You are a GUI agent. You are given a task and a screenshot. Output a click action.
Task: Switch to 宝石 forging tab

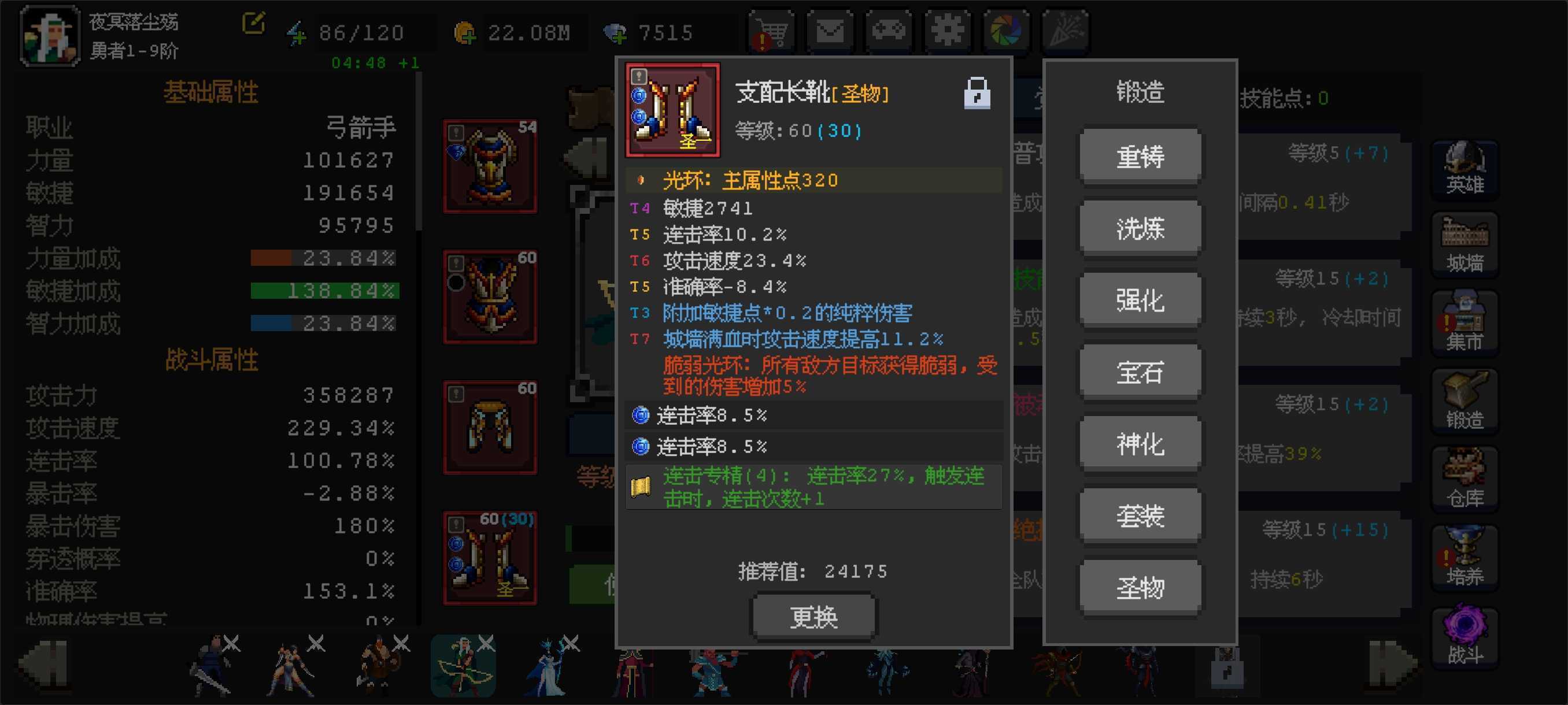click(x=1140, y=371)
